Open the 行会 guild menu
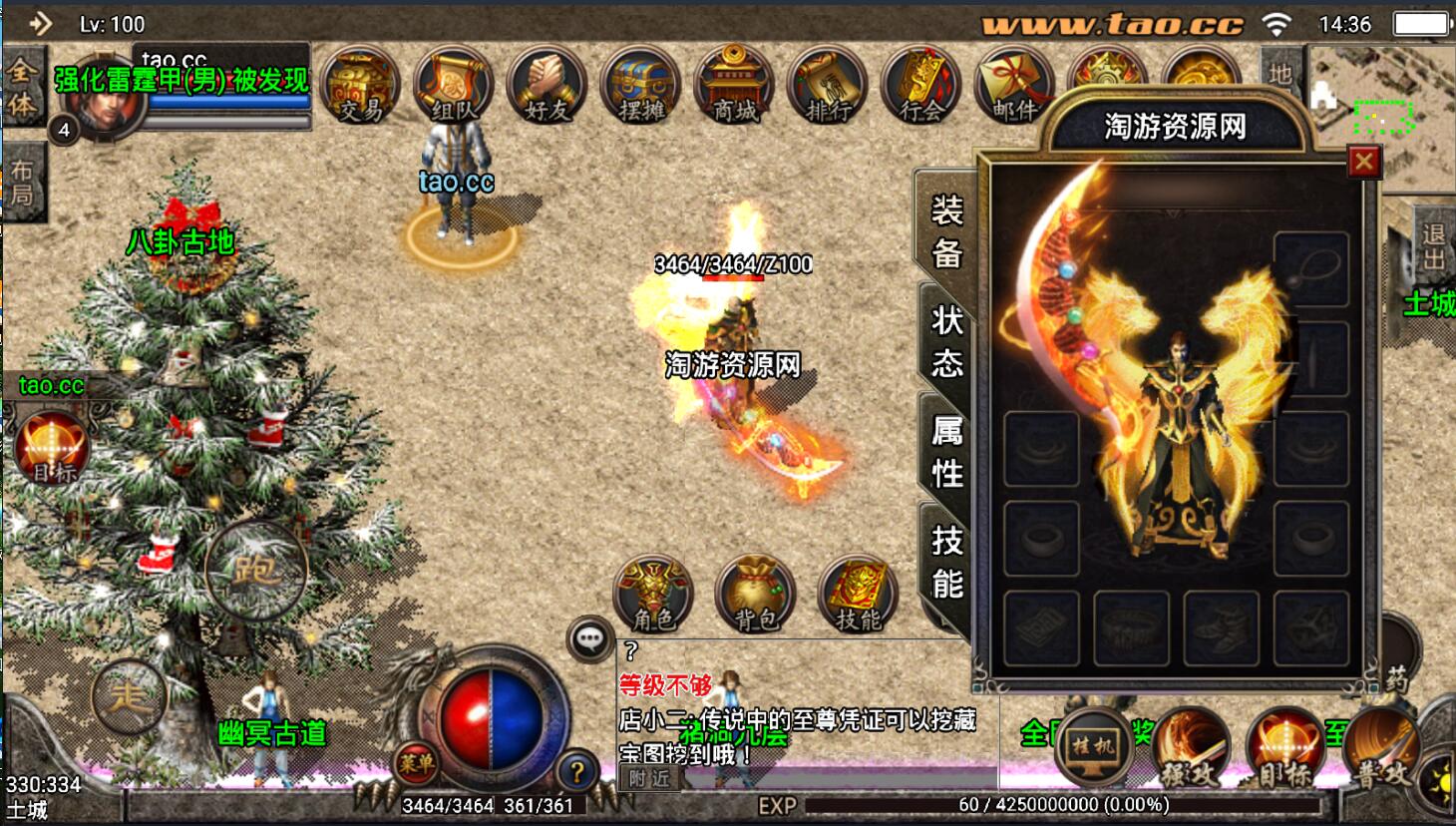The height and width of the screenshot is (826, 1456). [921, 88]
